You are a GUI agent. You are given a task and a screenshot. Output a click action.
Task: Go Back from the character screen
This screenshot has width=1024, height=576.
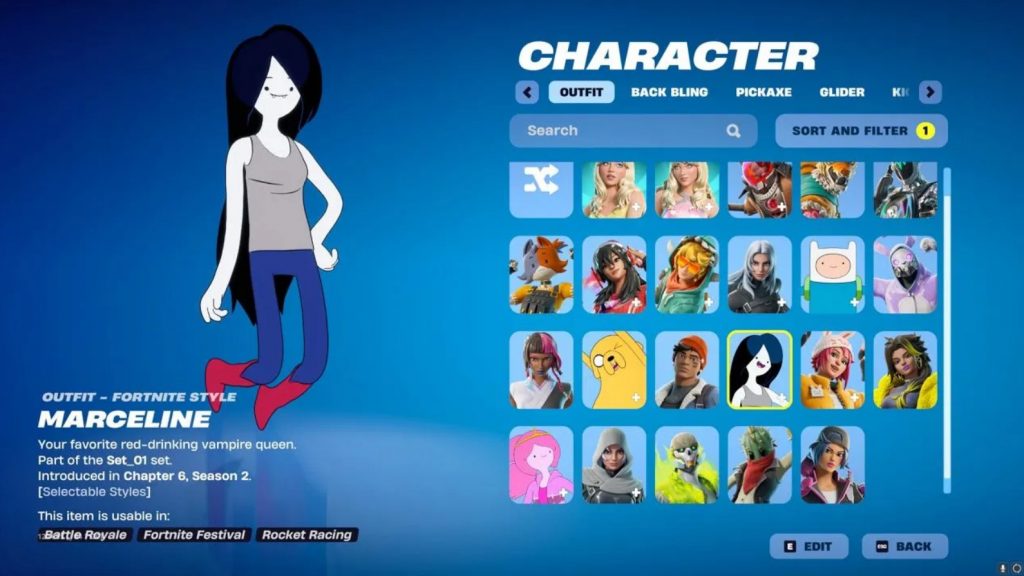904,546
